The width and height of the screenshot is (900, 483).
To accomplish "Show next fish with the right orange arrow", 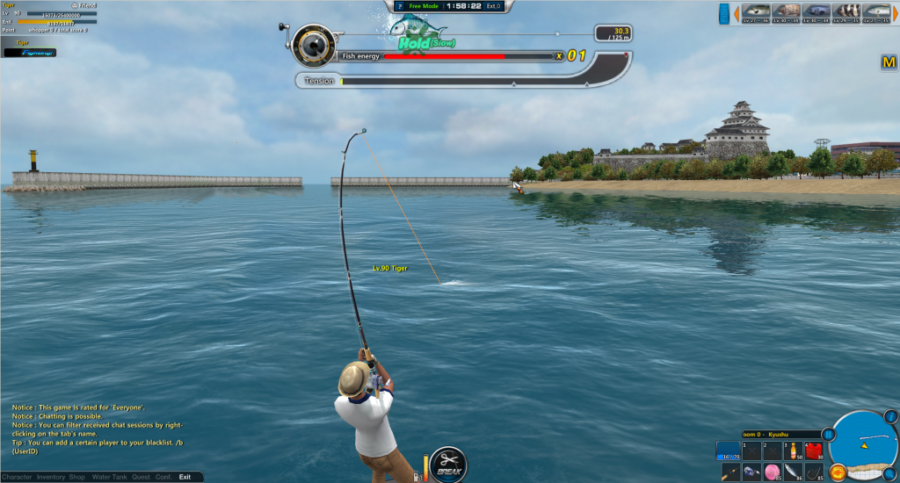I will 895,12.
